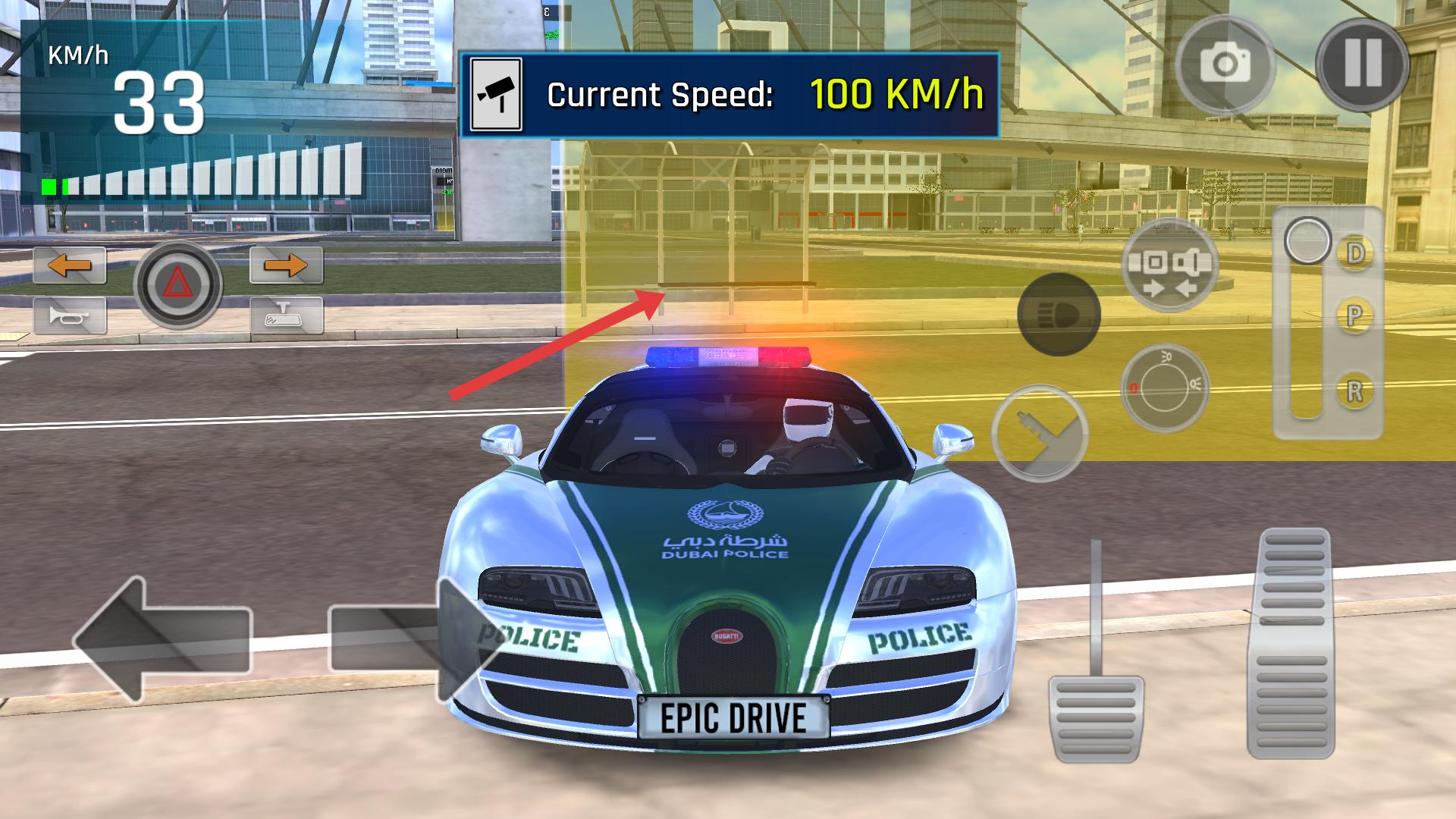Engage the handbrake lever button
1456x819 pixels.
[x=1040, y=433]
